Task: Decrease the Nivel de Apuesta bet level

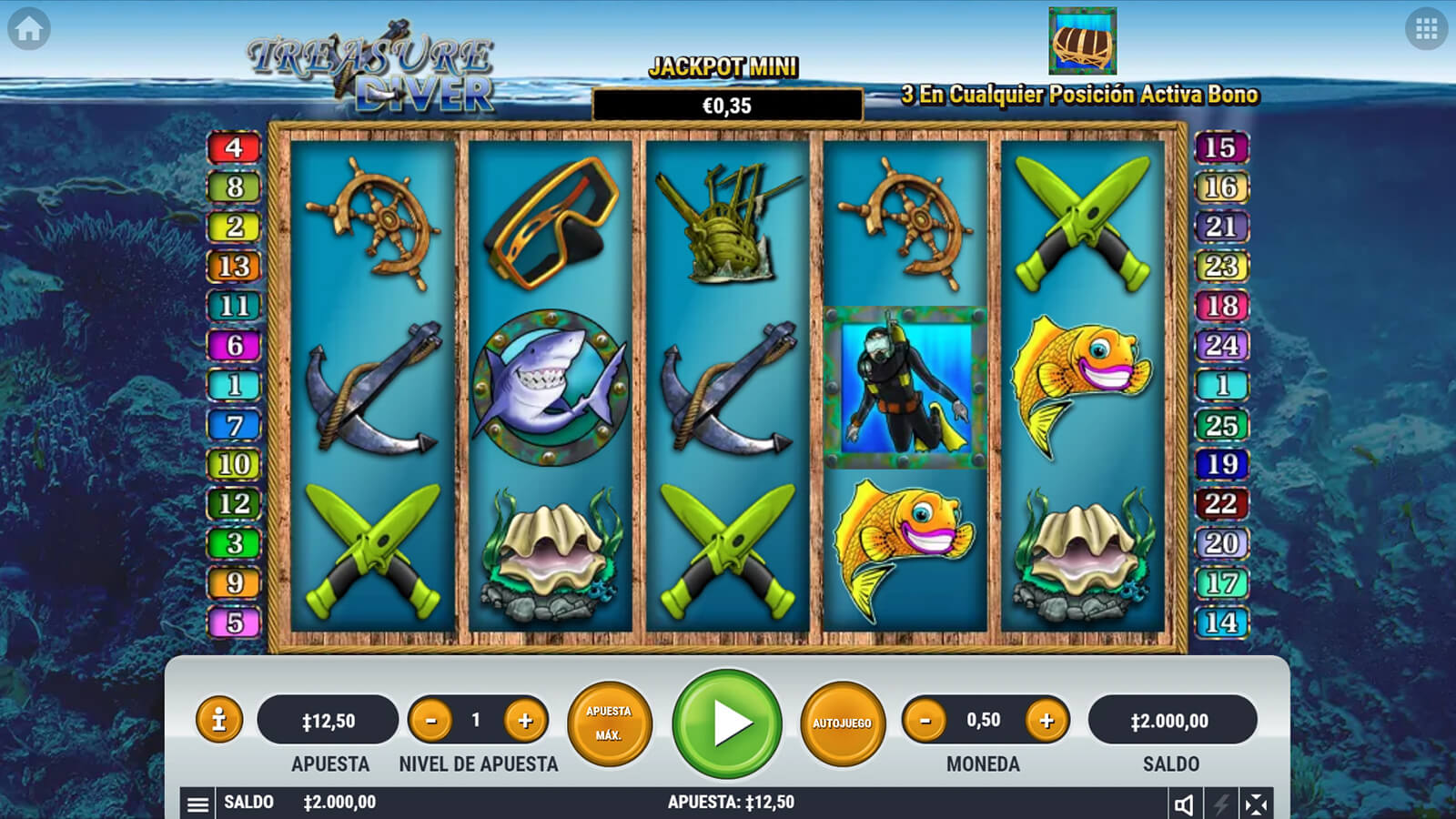Action: pyautogui.click(x=431, y=721)
